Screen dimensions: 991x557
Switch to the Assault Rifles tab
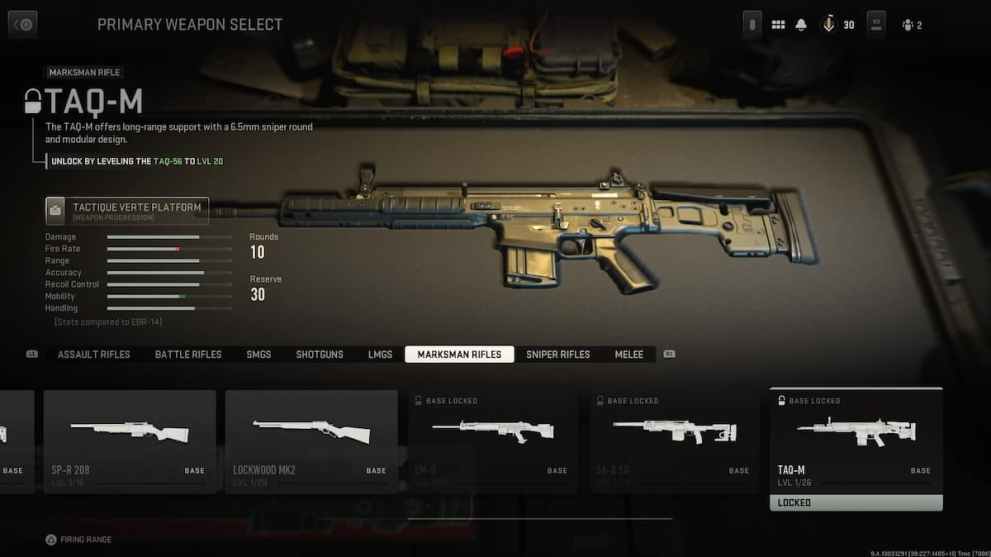coord(94,355)
